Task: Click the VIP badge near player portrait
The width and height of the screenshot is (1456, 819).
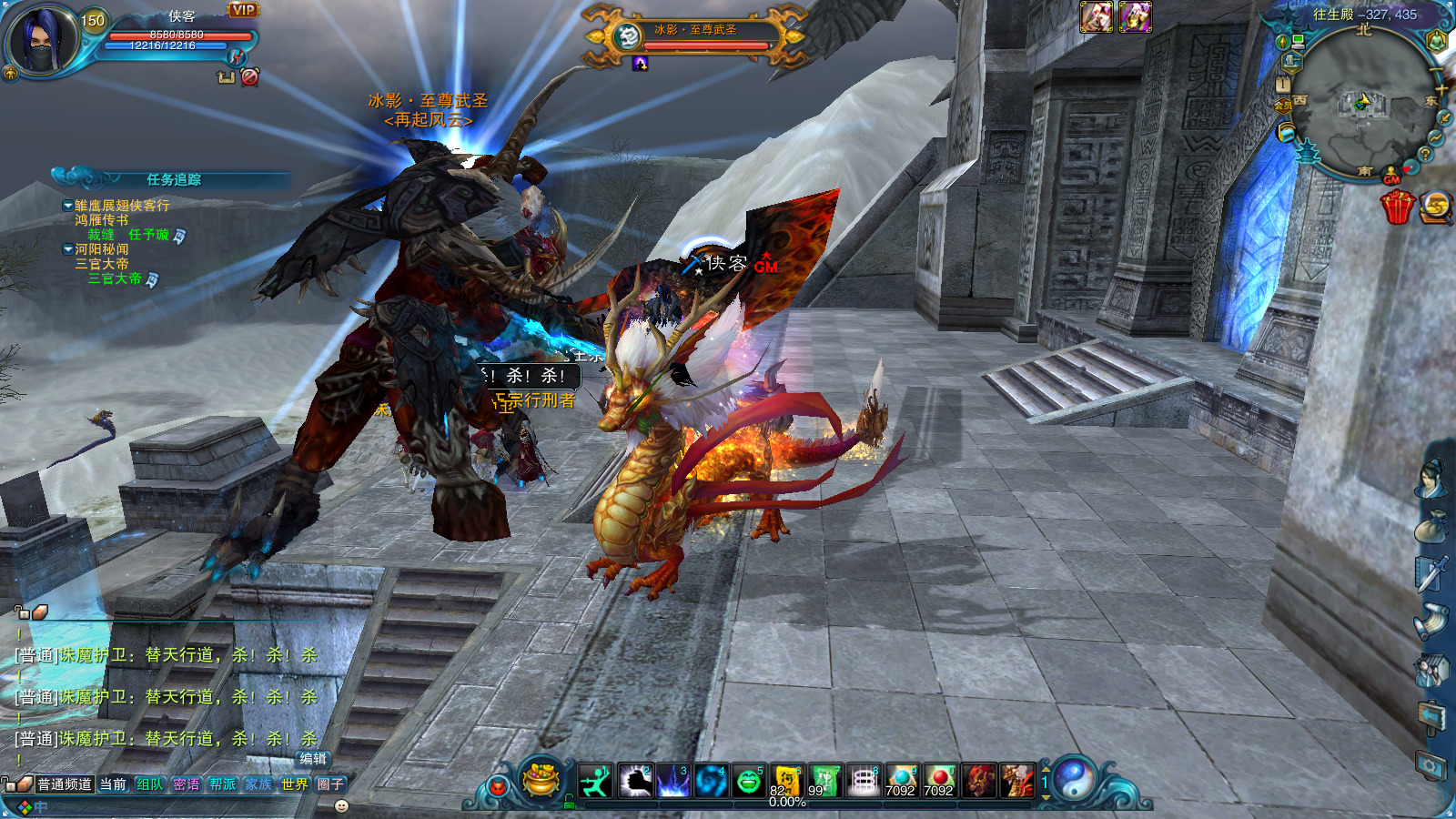Action: click(x=243, y=10)
